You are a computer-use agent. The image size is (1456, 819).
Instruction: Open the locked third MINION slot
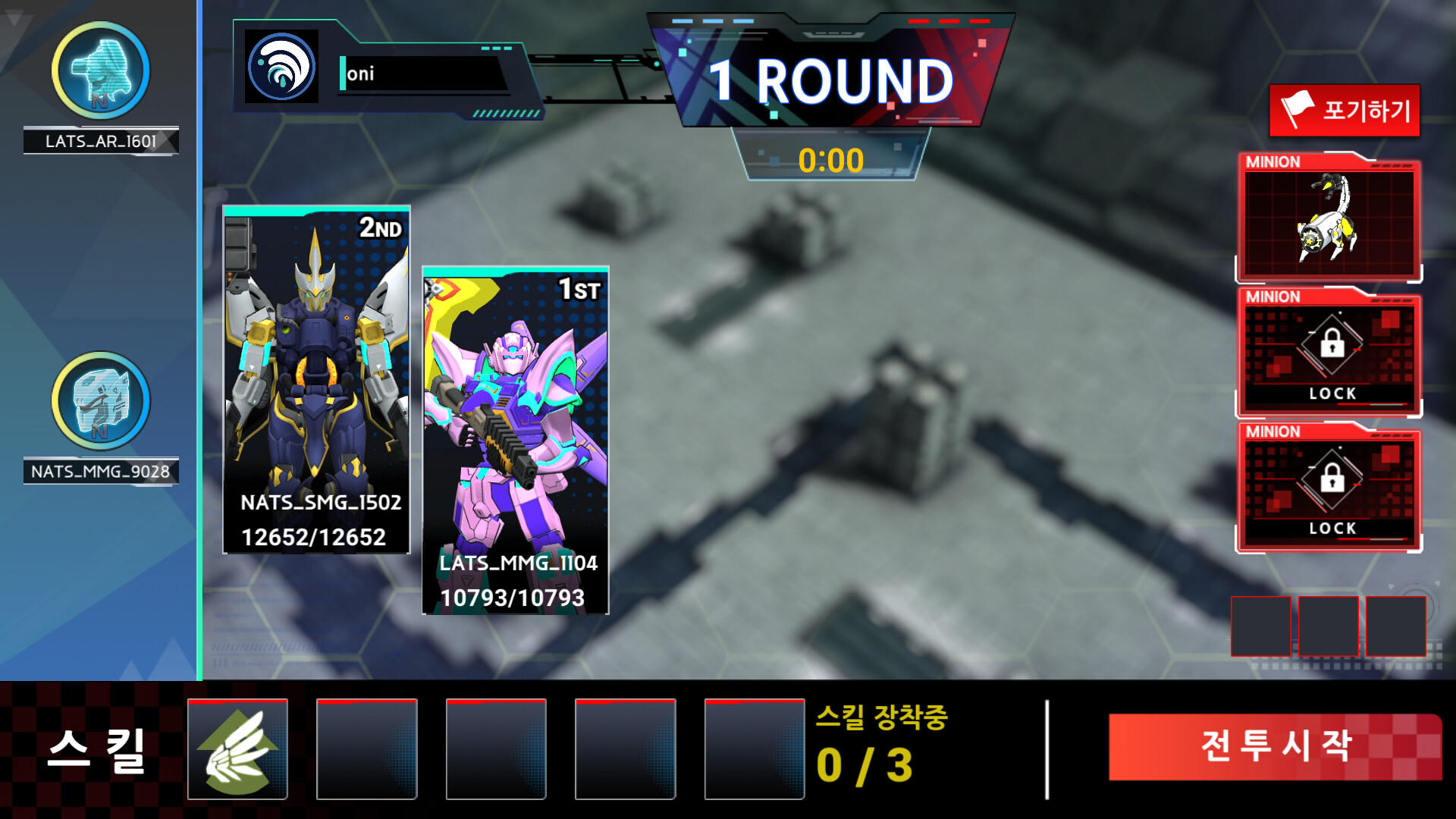point(1329,489)
